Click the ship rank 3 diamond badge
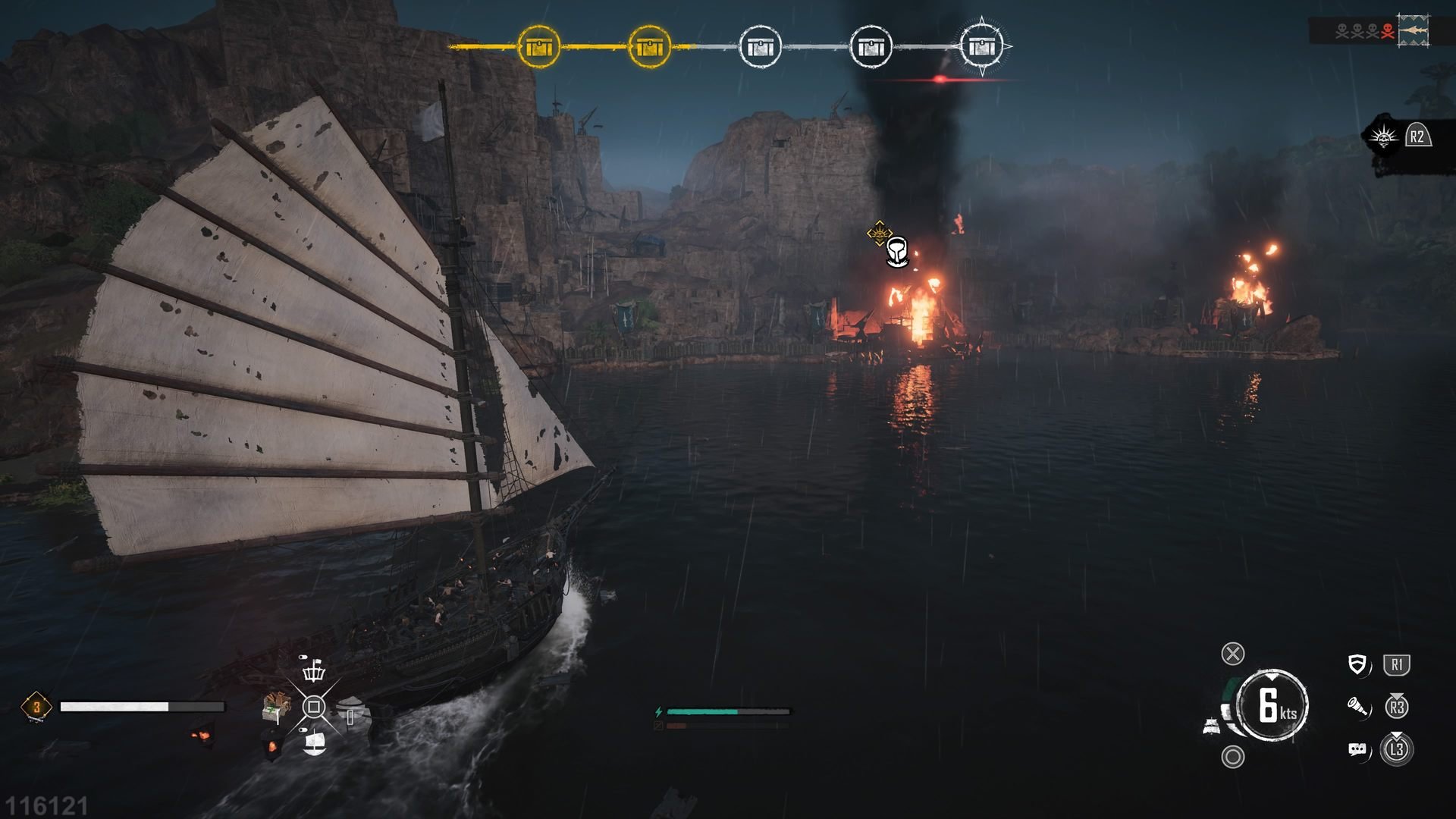Screen dimensions: 1456x819 click(36, 707)
